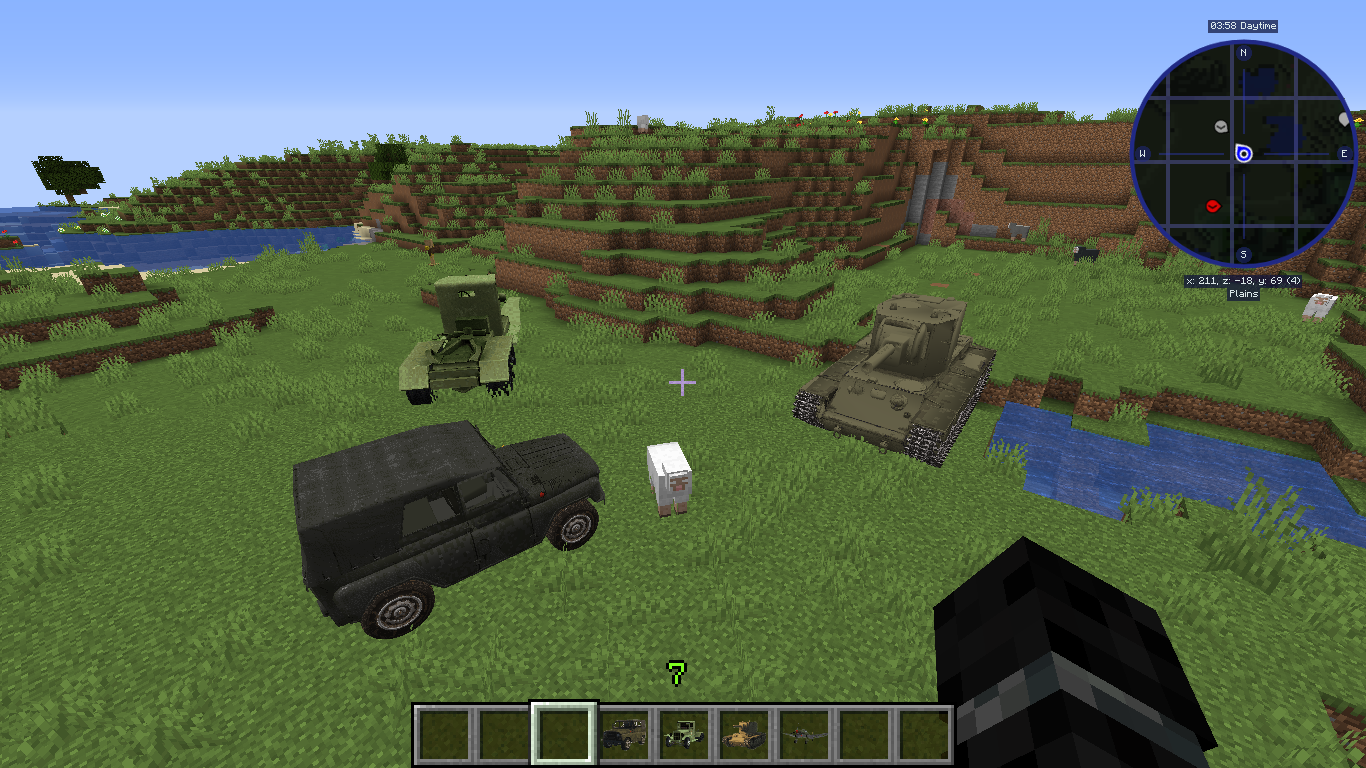
Task: Click the S compass marker on the minimap
Action: point(1243,254)
